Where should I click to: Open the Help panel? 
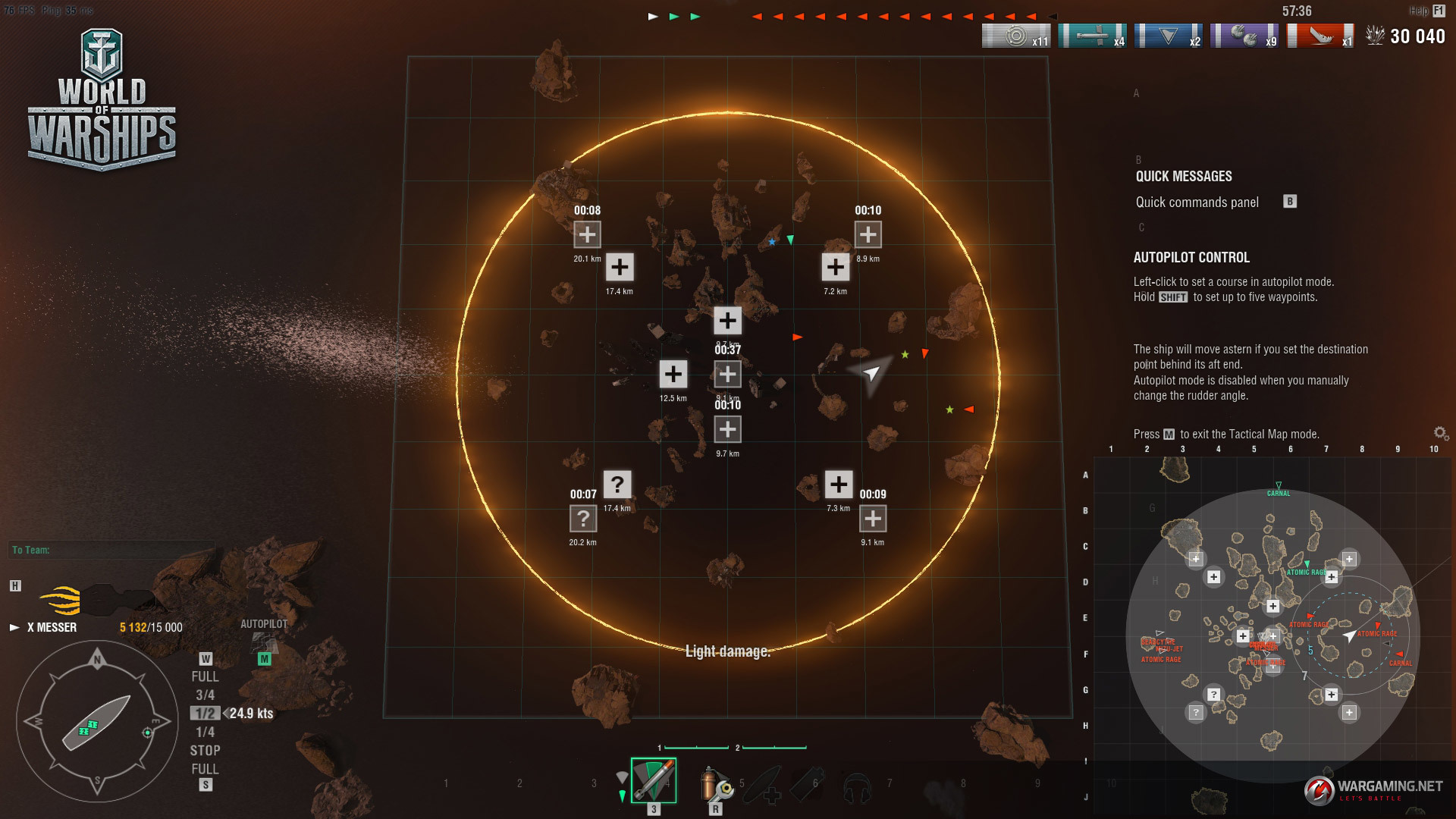pyautogui.click(x=1426, y=11)
